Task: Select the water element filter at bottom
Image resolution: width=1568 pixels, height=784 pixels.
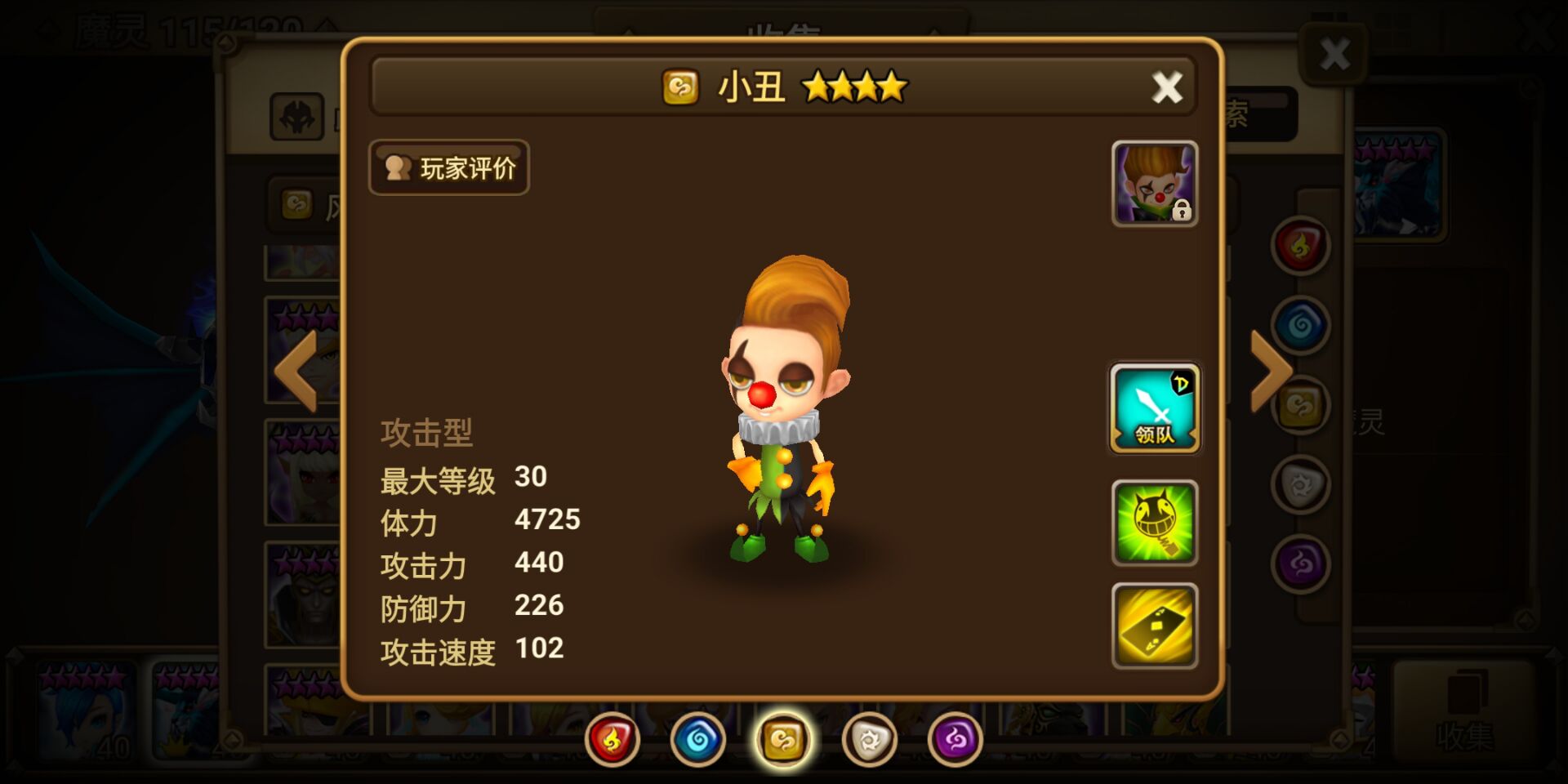Action: (x=697, y=737)
